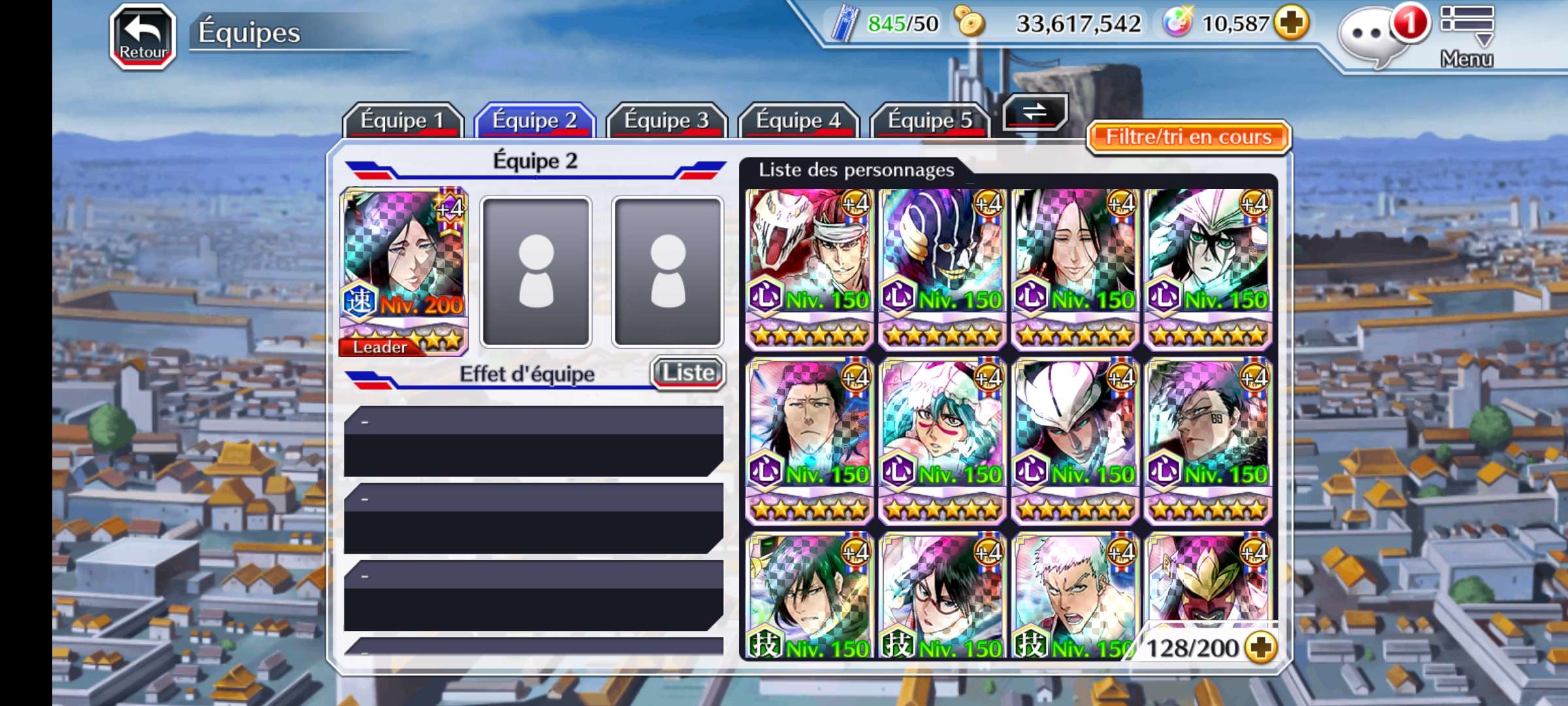Expand character storage with plus beside 128/200
Viewport: 1568px width, 706px height.
1260,647
